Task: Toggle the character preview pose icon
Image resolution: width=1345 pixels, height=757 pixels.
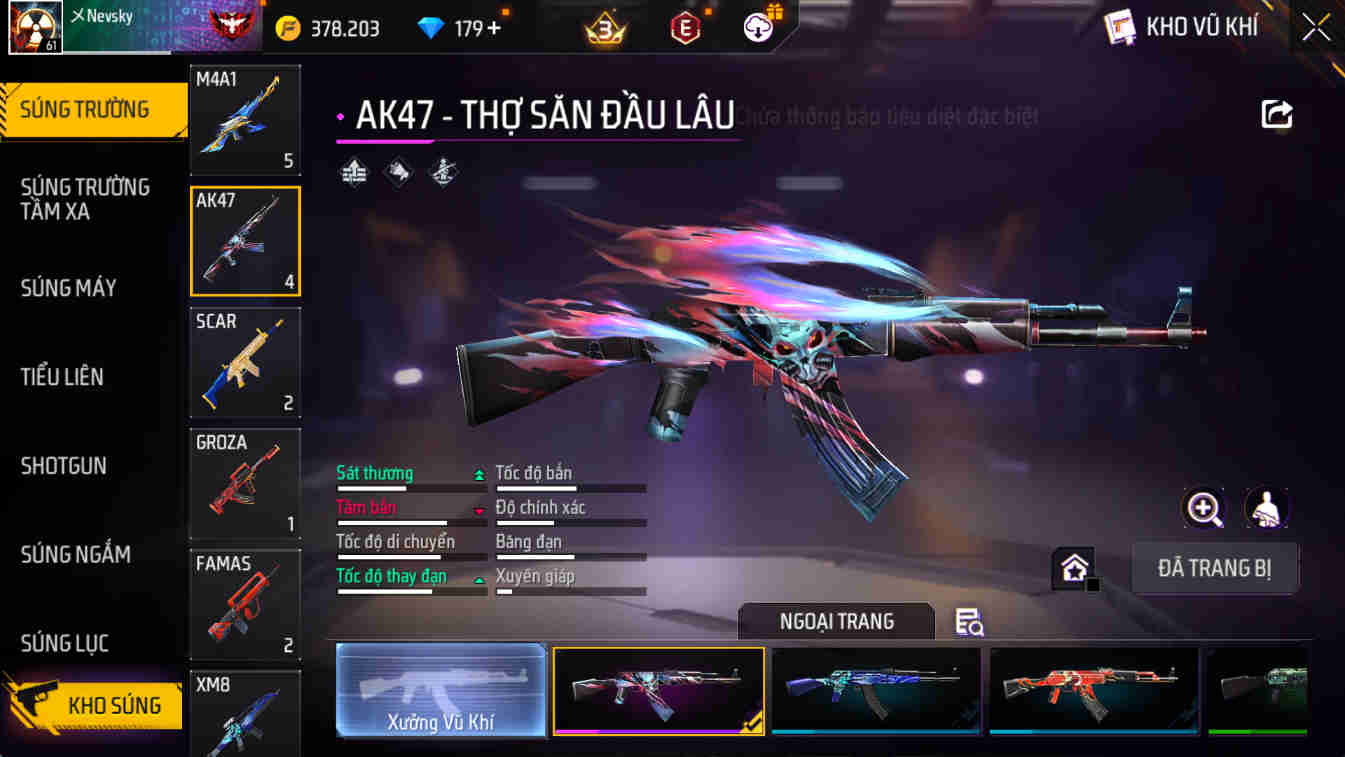Action: coord(1266,508)
